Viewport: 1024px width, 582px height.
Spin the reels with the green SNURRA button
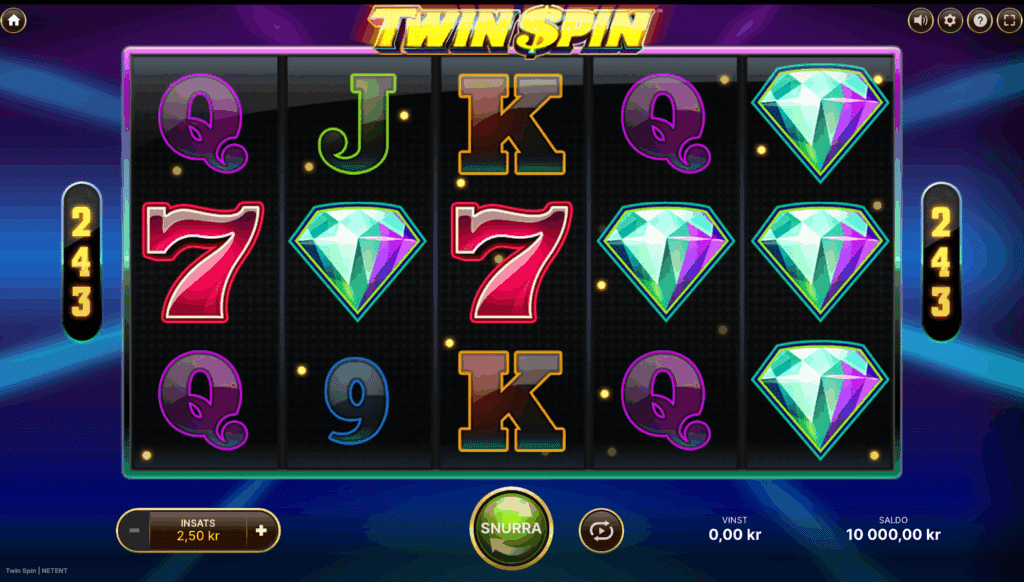point(510,528)
